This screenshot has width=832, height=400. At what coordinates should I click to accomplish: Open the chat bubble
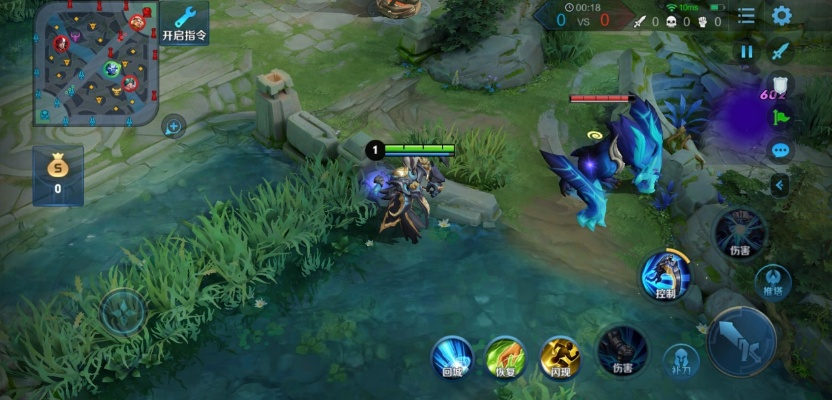pyautogui.click(x=781, y=151)
